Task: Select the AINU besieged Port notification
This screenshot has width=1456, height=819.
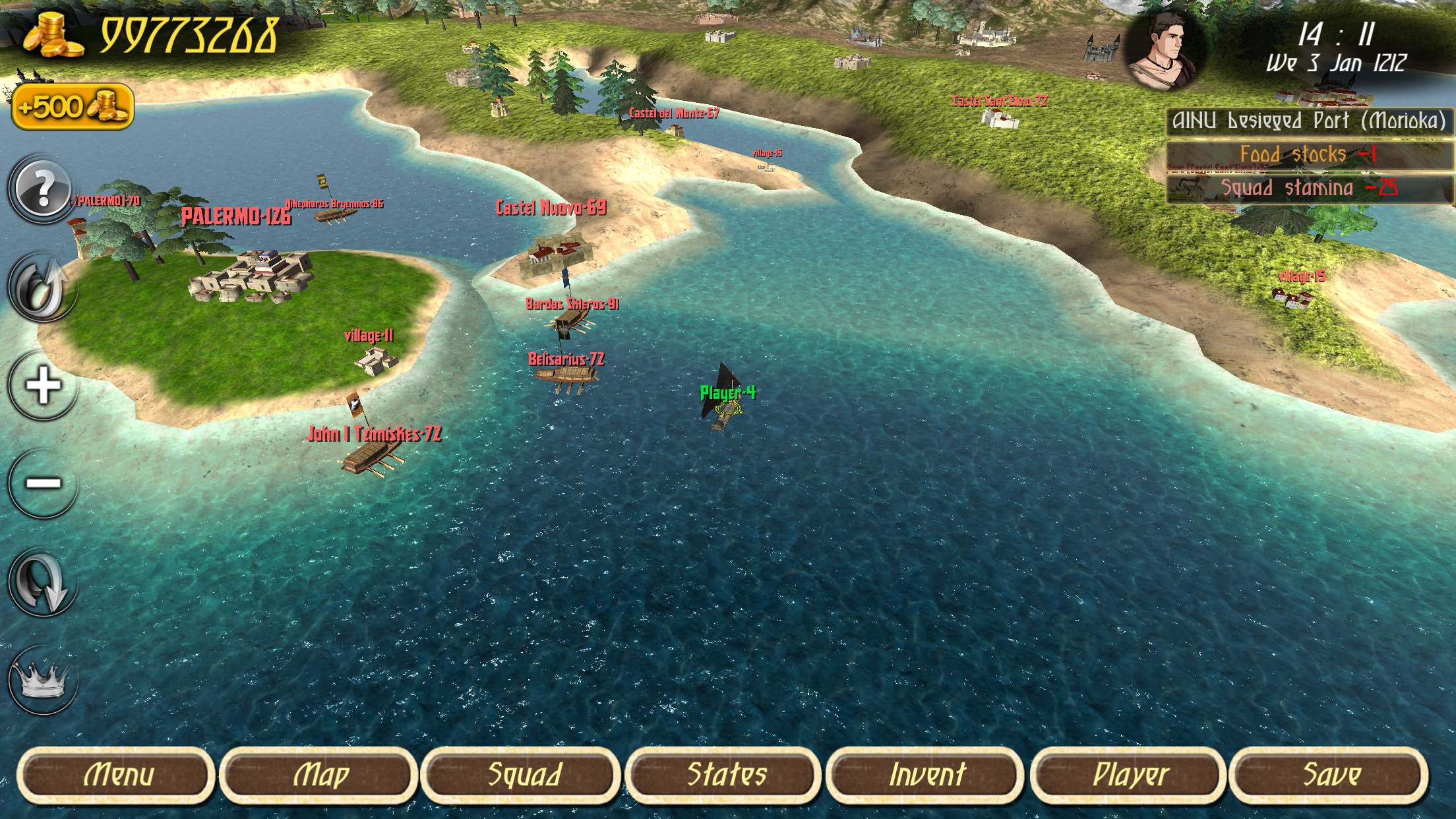Action: [x=1310, y=121]
